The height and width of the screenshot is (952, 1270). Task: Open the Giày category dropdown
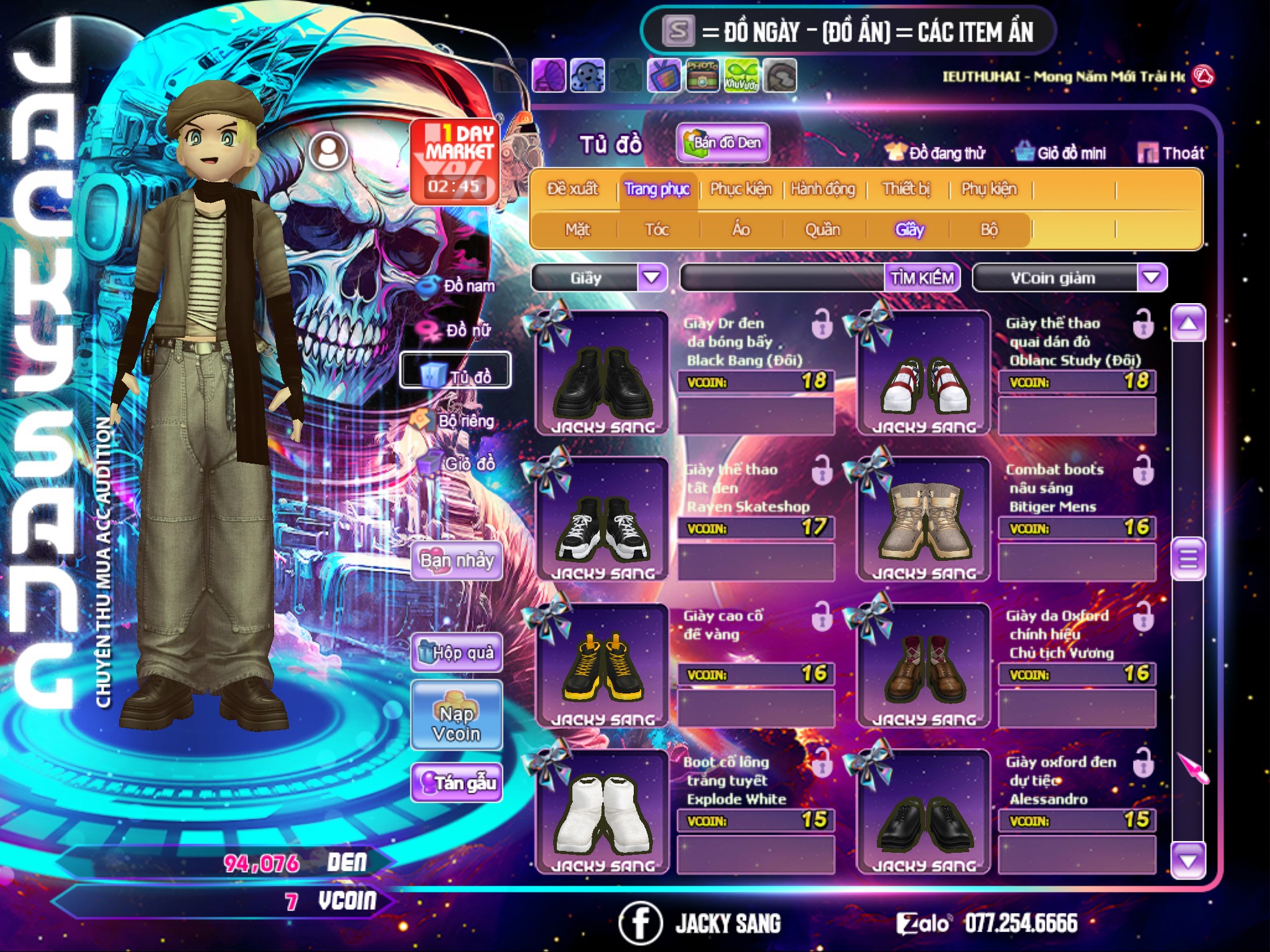click(652, 277)
